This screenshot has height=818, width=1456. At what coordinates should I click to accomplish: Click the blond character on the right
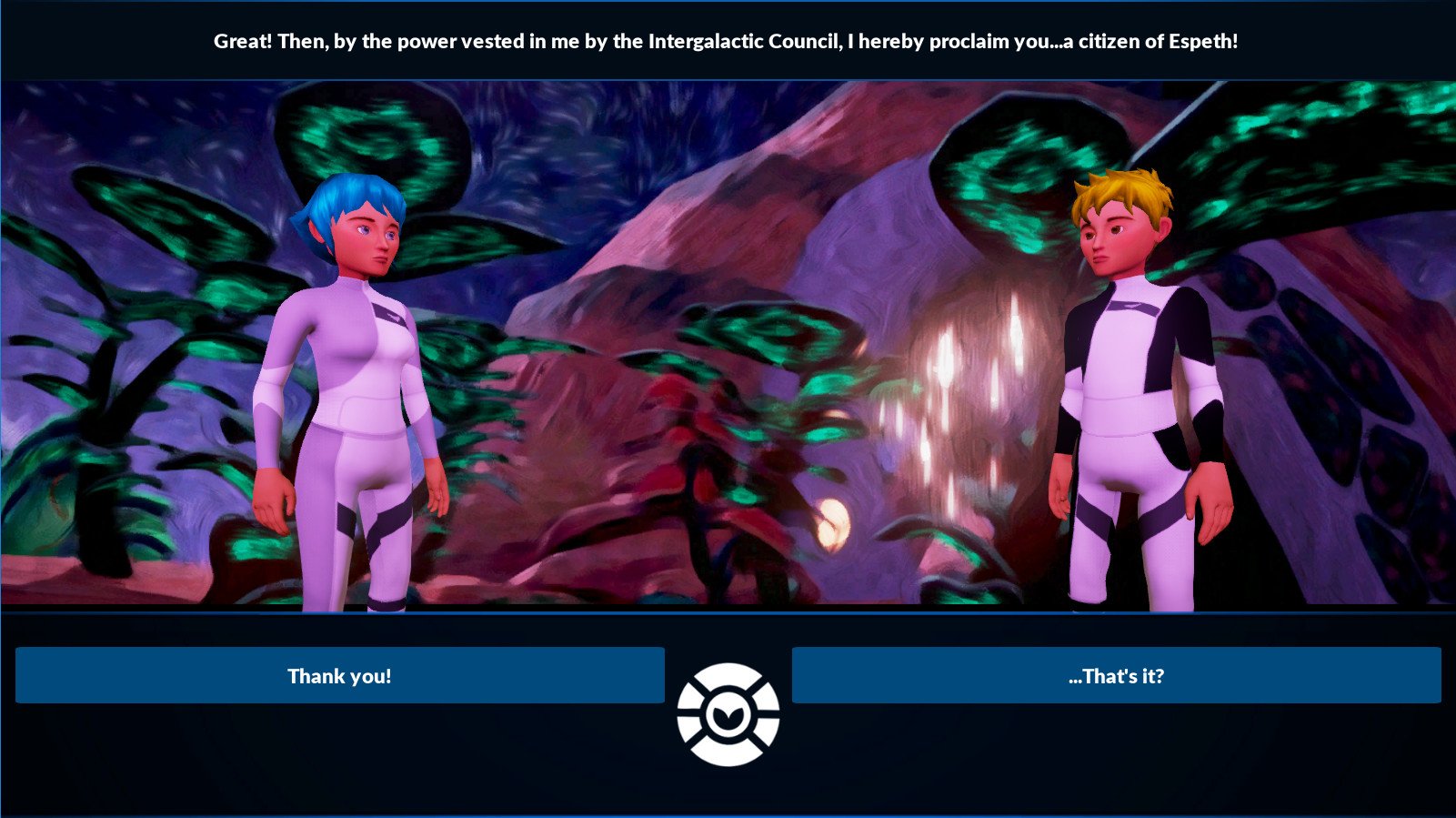click(1128, 364)
